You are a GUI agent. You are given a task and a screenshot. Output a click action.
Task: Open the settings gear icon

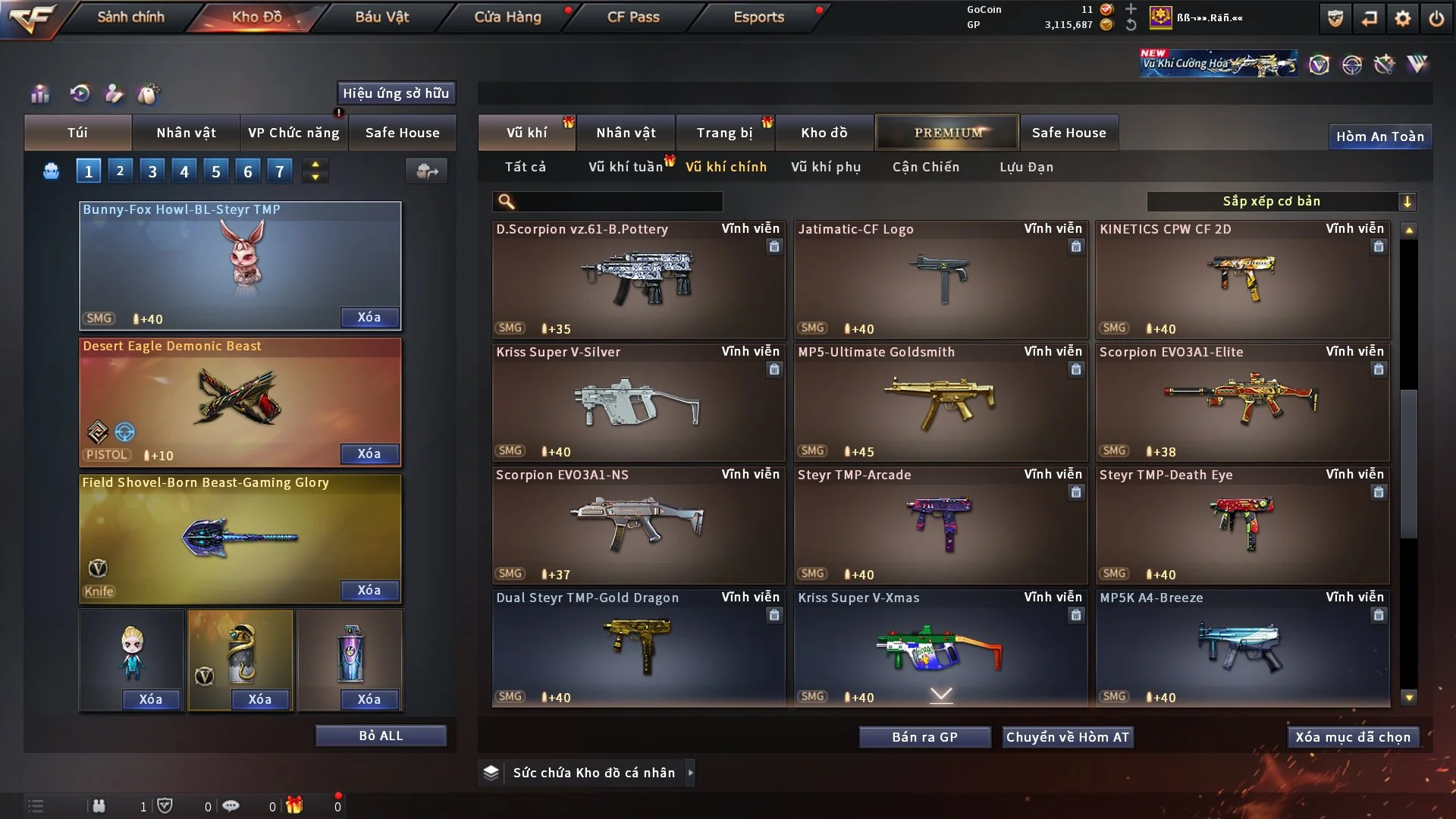[1402, 18]
